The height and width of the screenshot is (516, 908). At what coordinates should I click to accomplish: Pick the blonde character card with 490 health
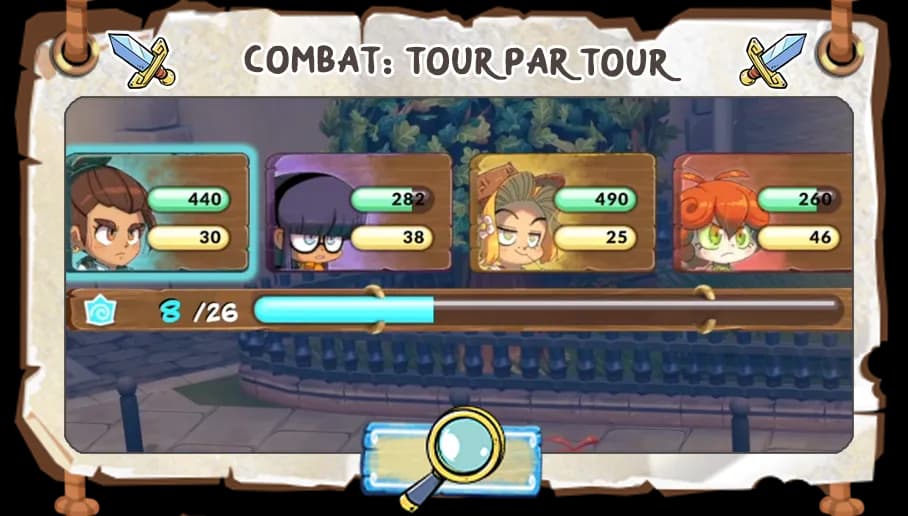coord(562,213)
